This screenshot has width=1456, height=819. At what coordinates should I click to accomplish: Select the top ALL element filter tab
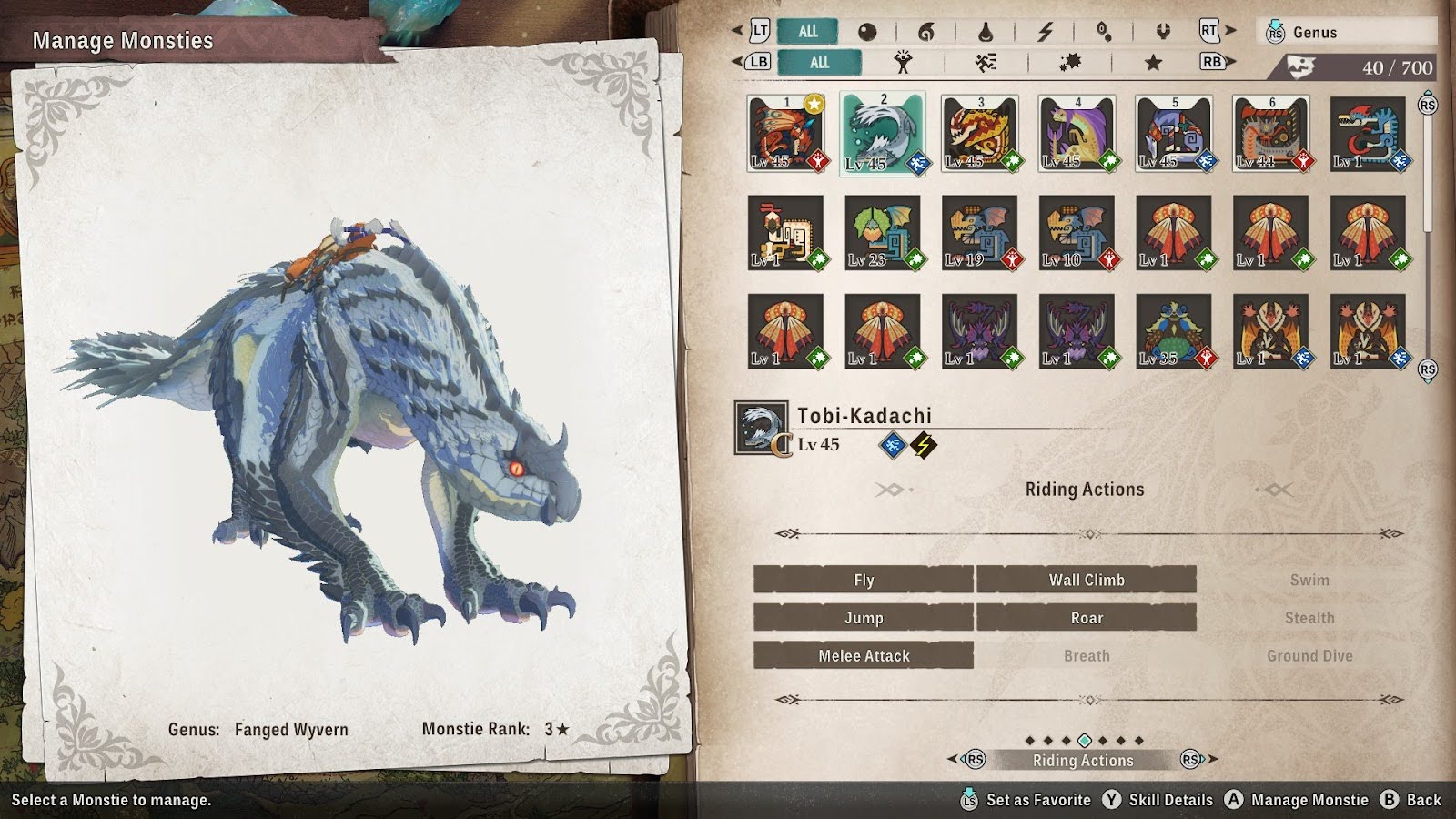click(807, 31)
